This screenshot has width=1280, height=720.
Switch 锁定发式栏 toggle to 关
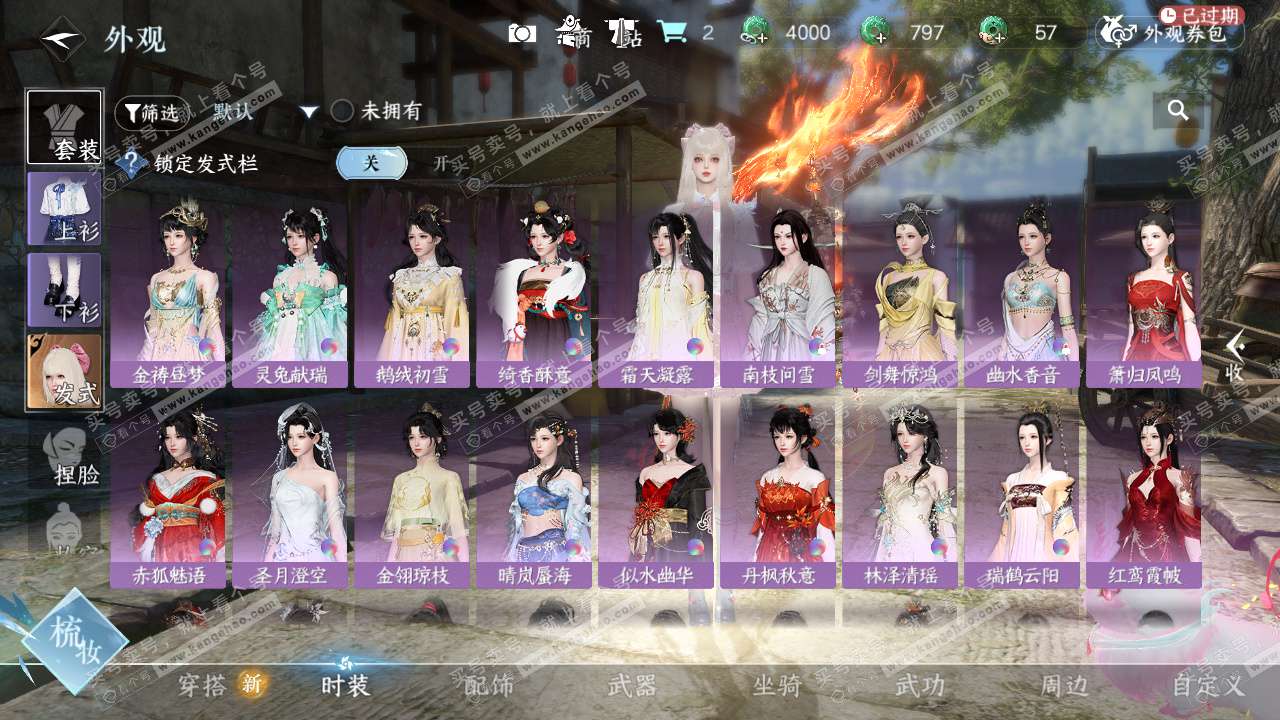[371, 163]
